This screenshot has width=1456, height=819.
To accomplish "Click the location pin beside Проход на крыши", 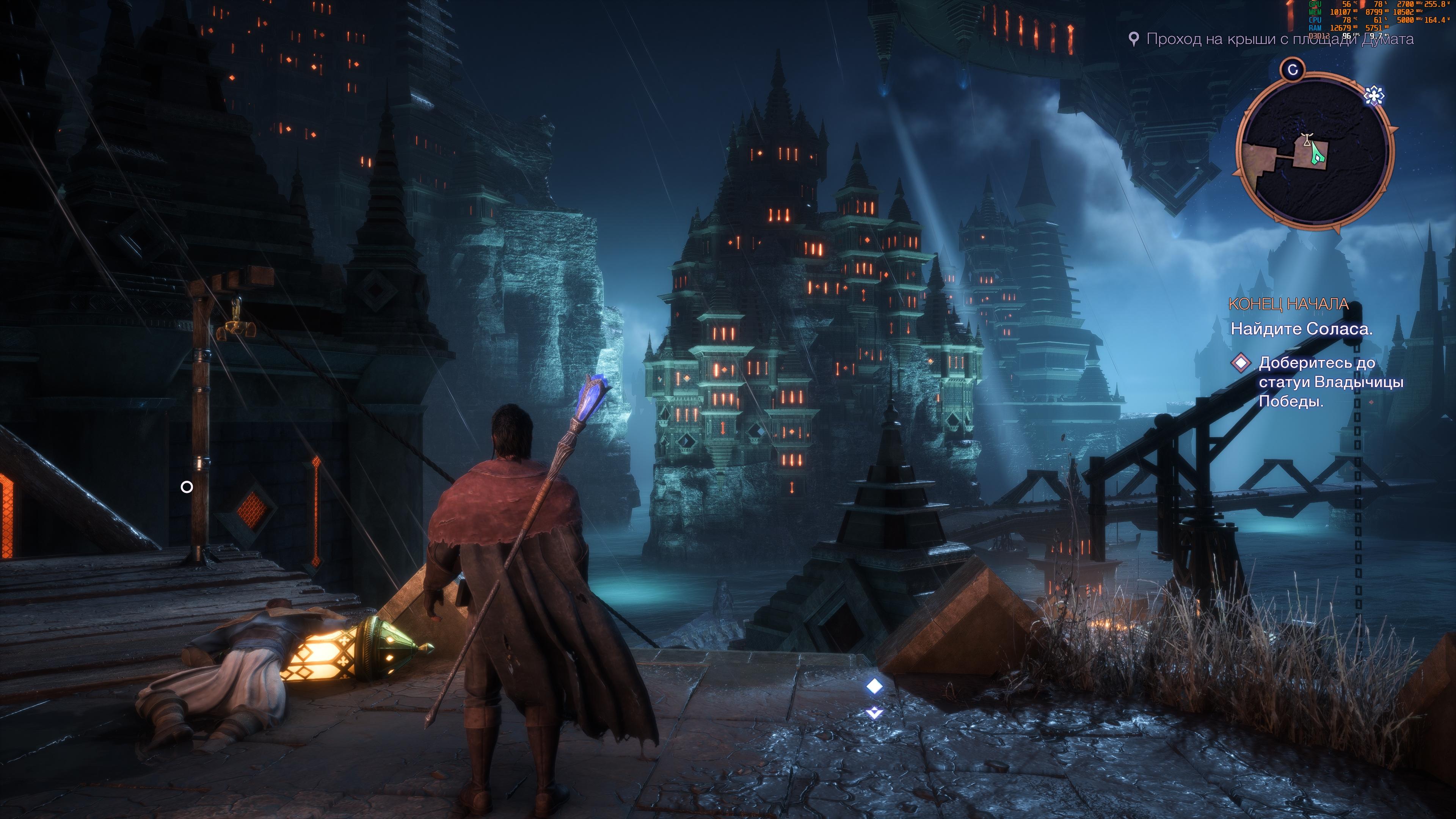I will click(x=1133, y=39).
